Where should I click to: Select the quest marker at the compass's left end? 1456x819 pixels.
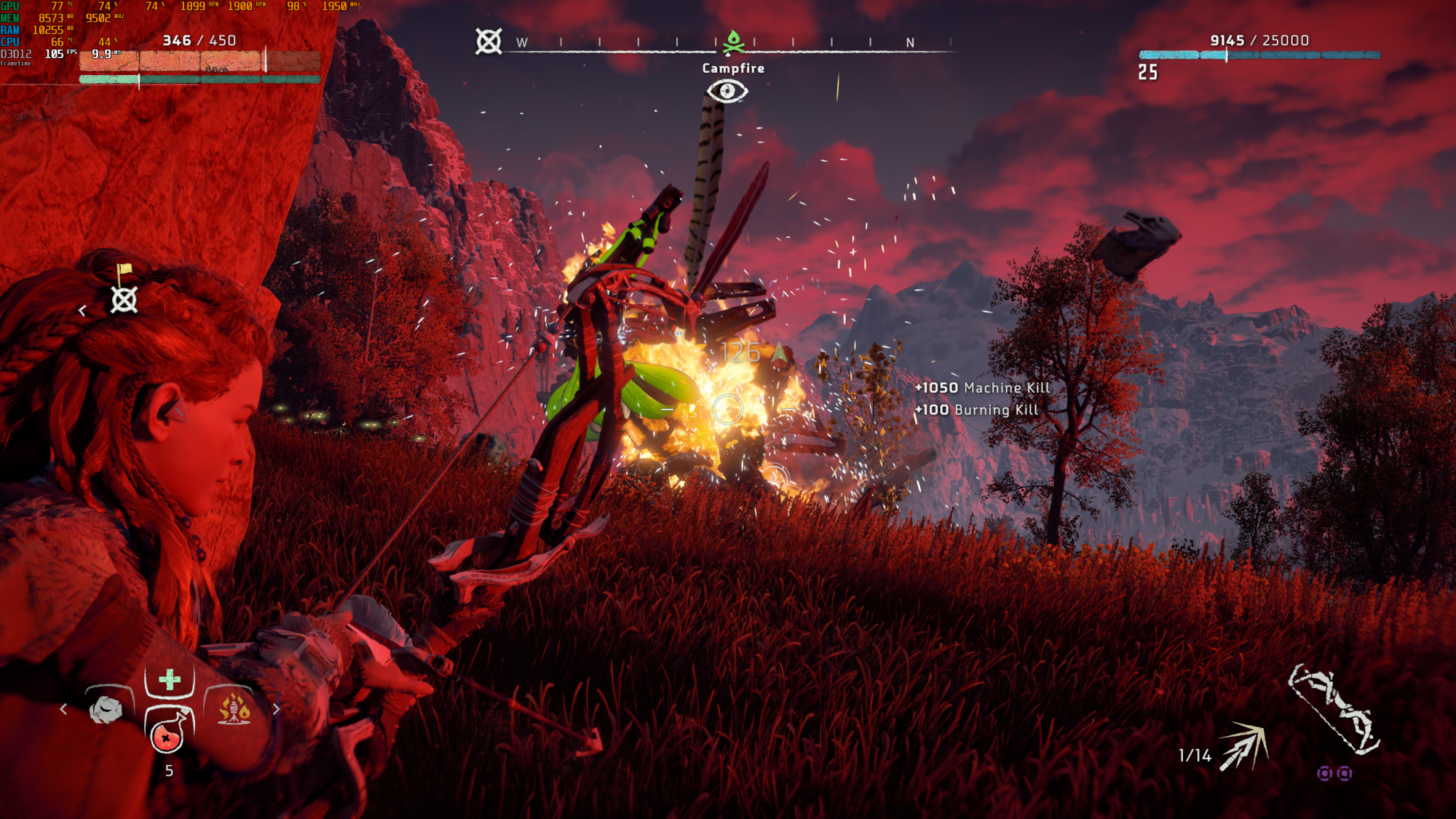pos(488,41)
